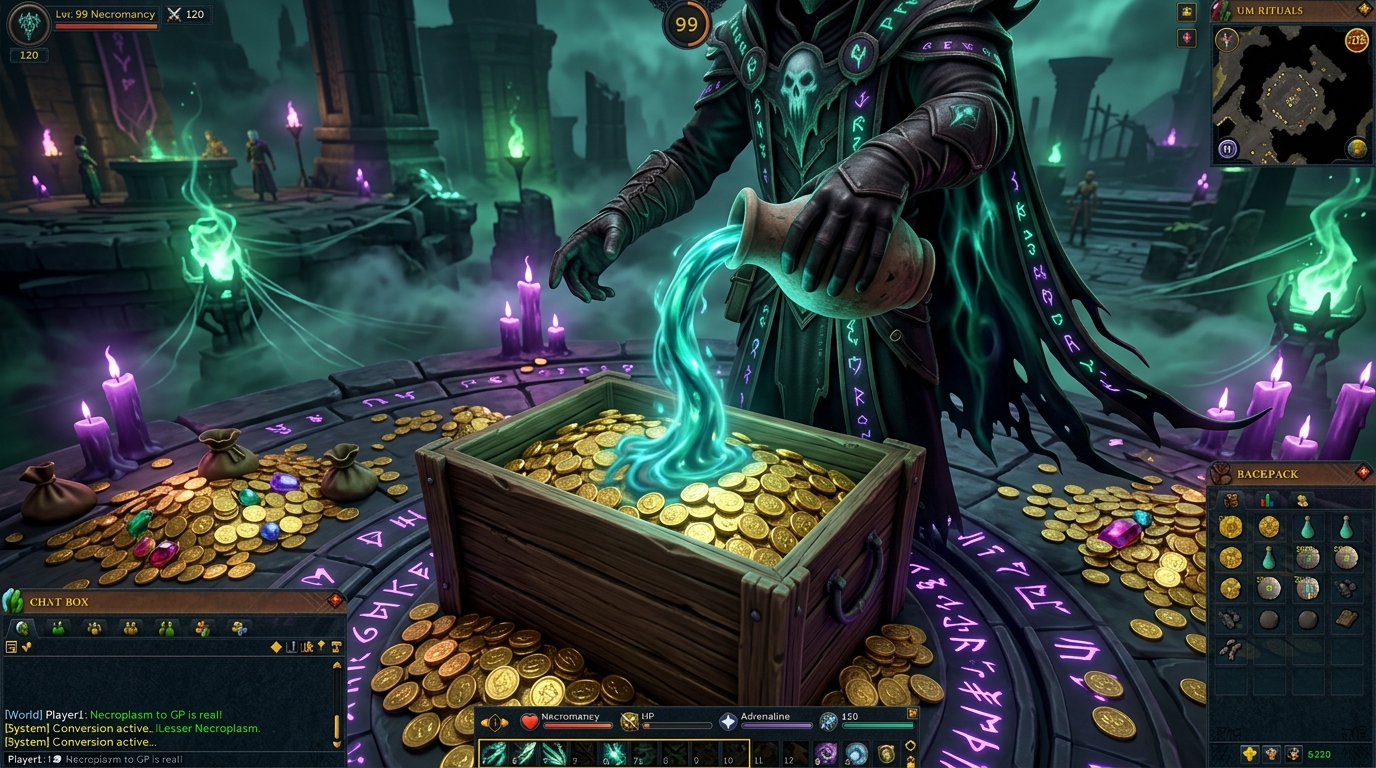
Task: Click the shield HP icon on the action bar
Action: click(629, 722)
